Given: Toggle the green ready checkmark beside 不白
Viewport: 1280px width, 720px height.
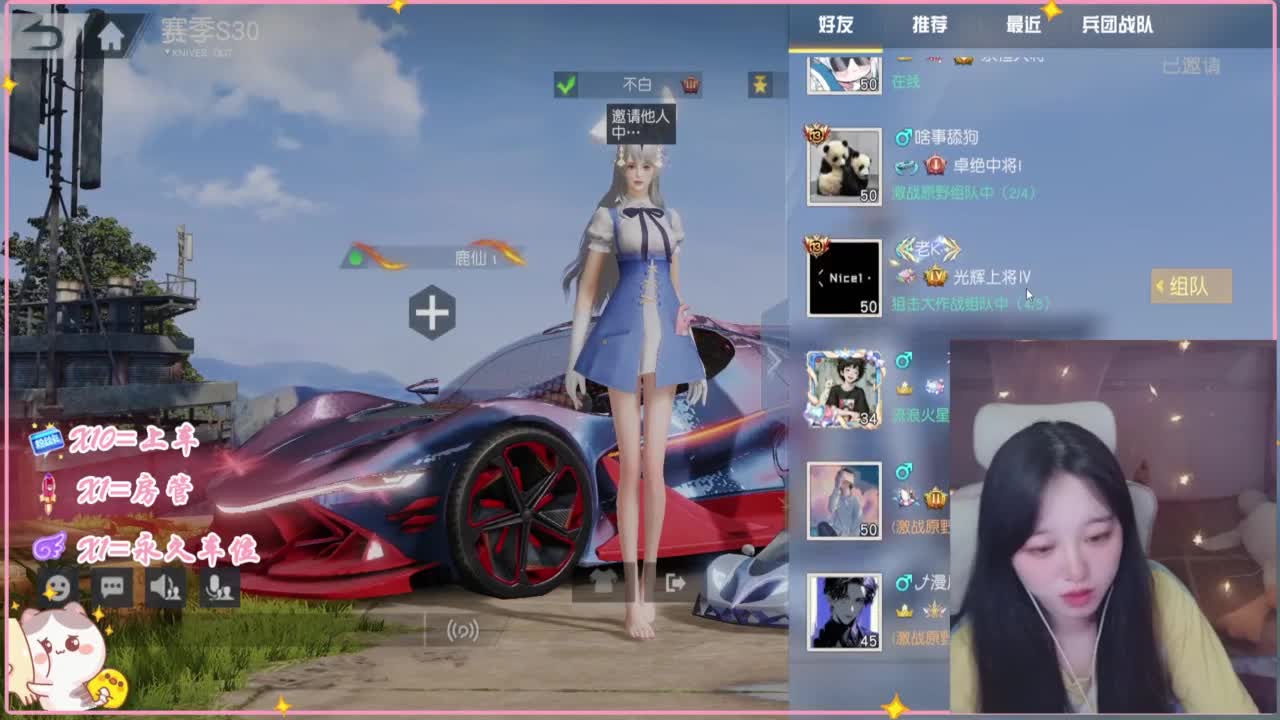Looking at the screenshot, I should [x=568, y=84].
